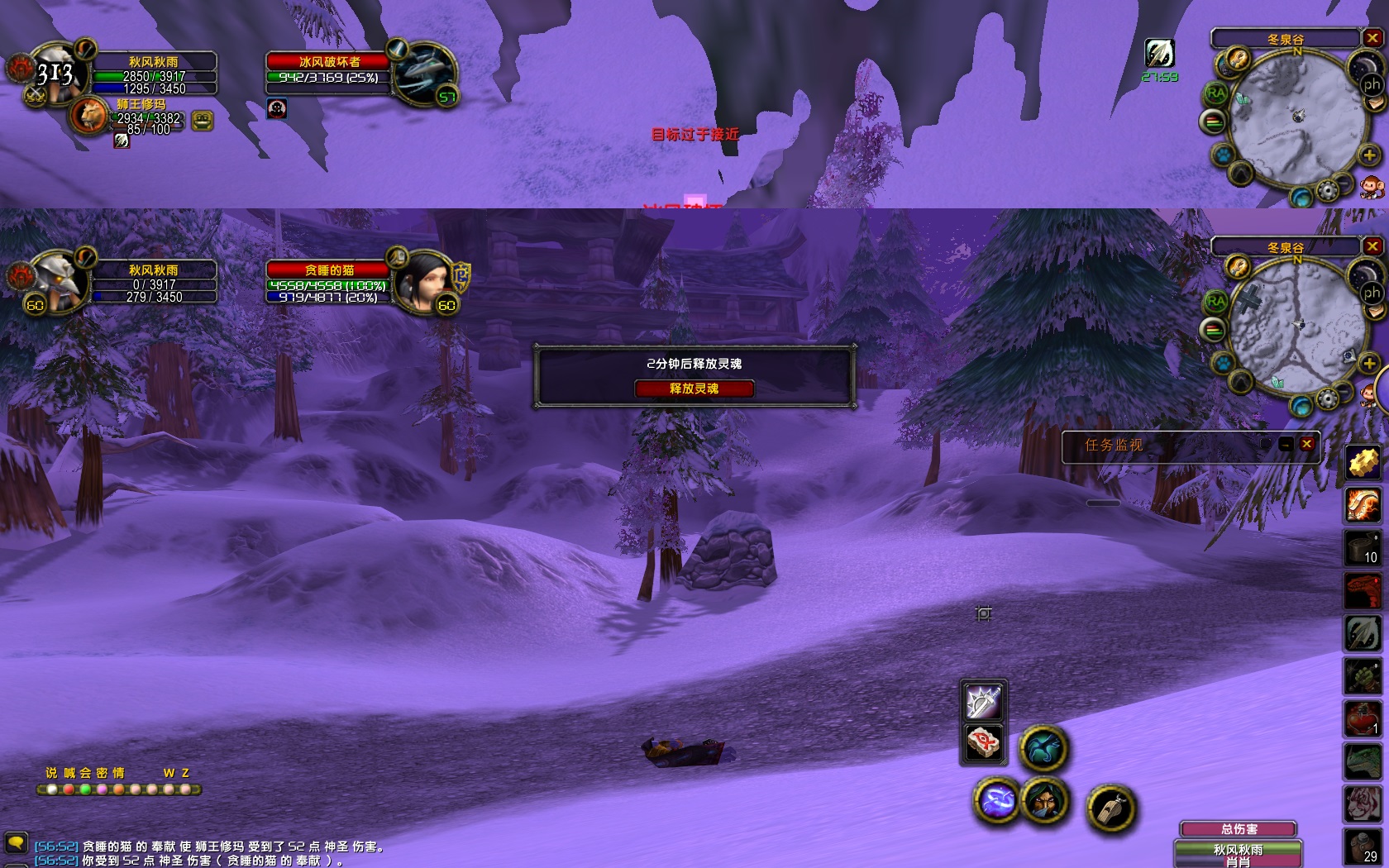Close the 任务监视 quest monitor panel

coord(1306,444)
